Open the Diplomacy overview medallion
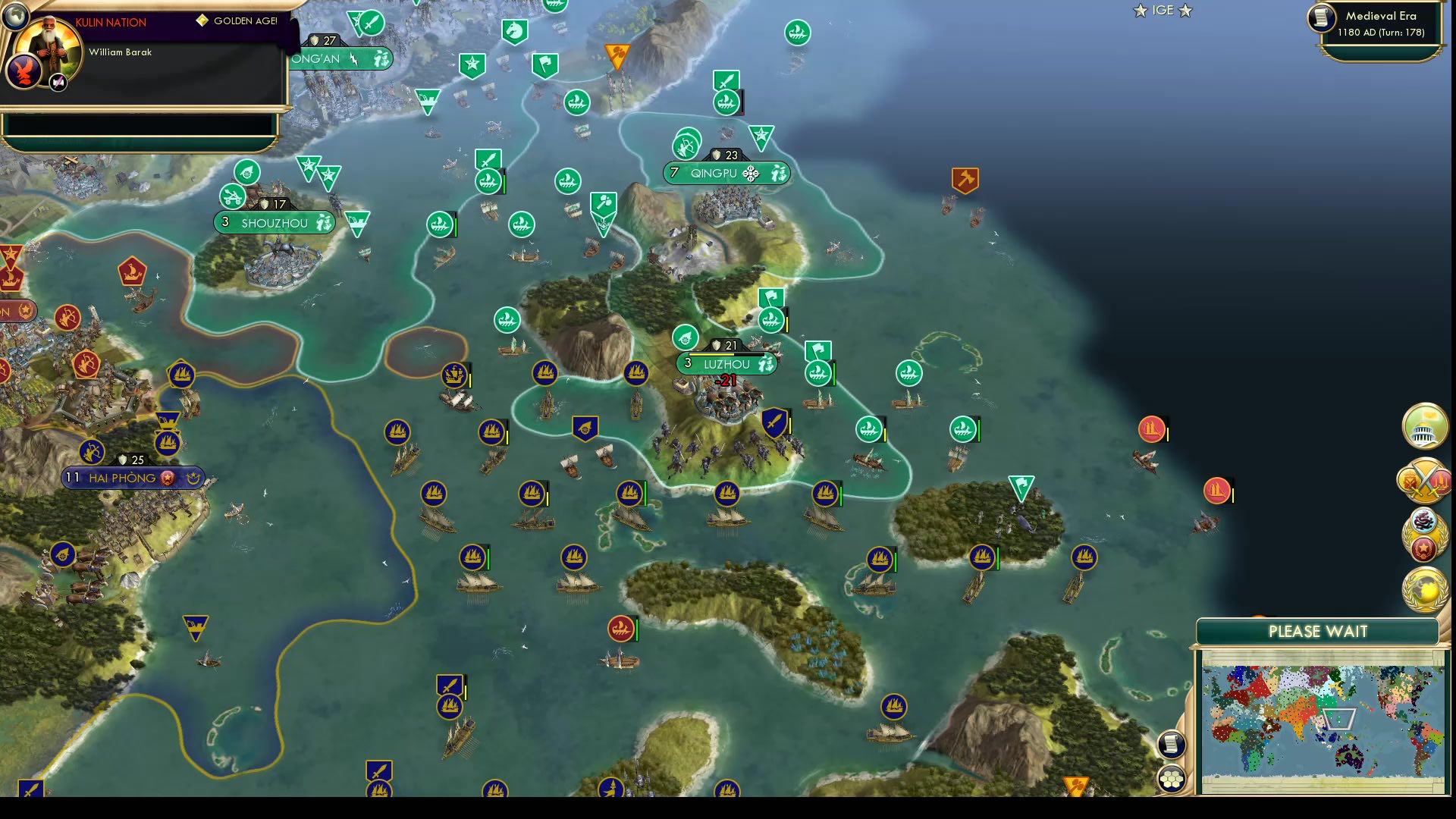 [1424, 535]
